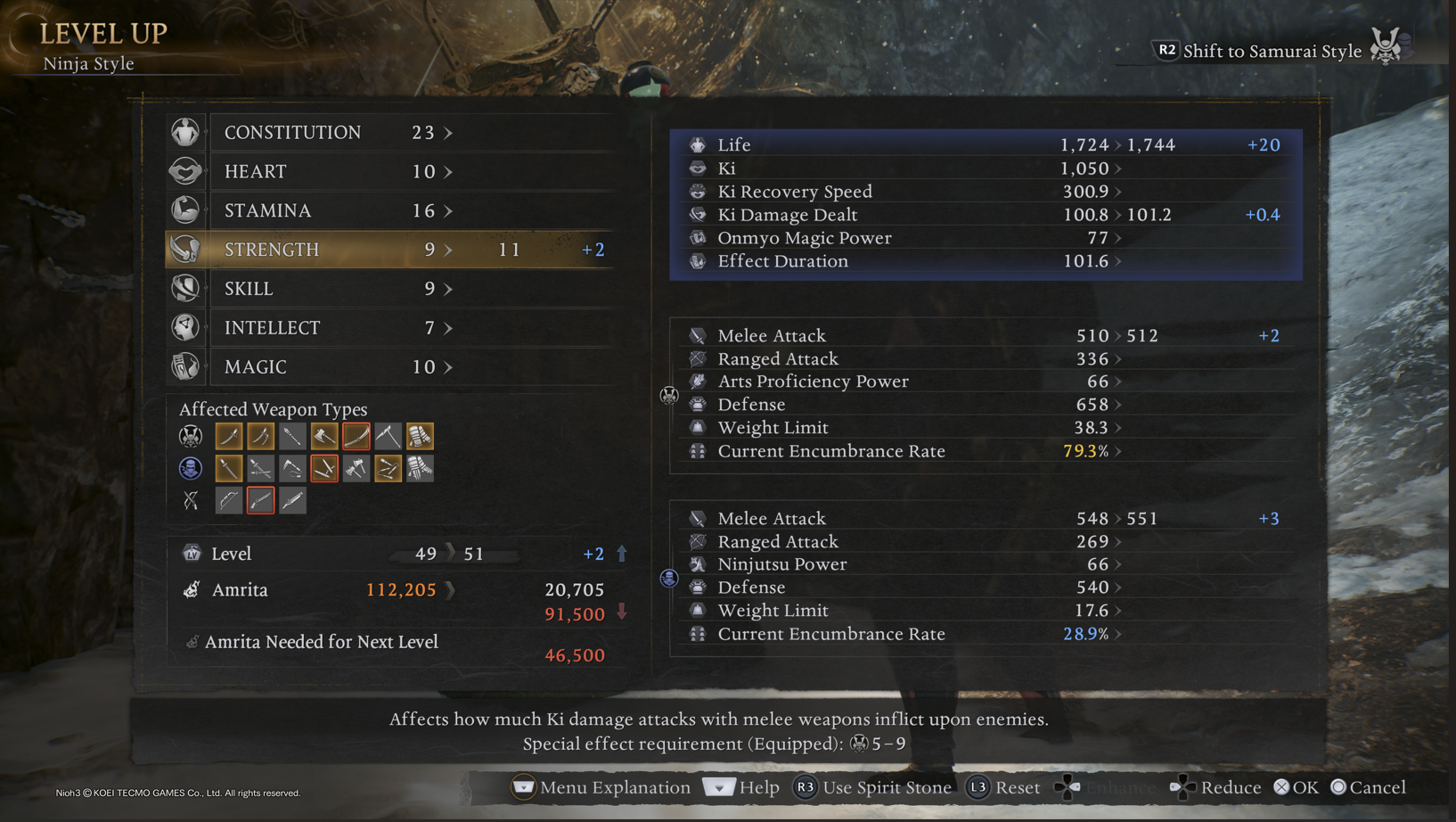Shift to Samurai Style
This screenshot has width=1456, height=822.
1272,51
